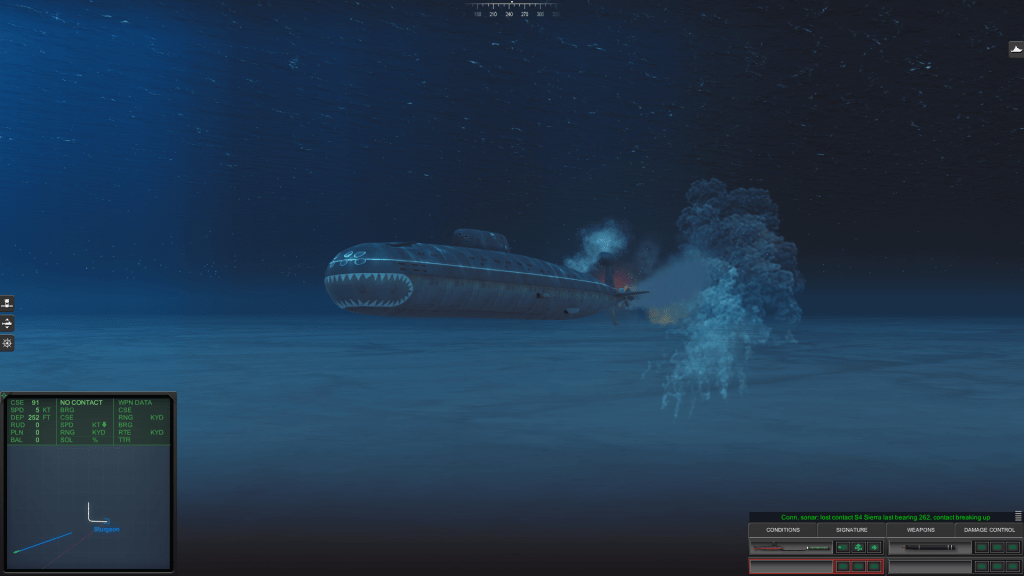
Task: Click the ship silhouette button at right edge
Action: point(1015,49)
